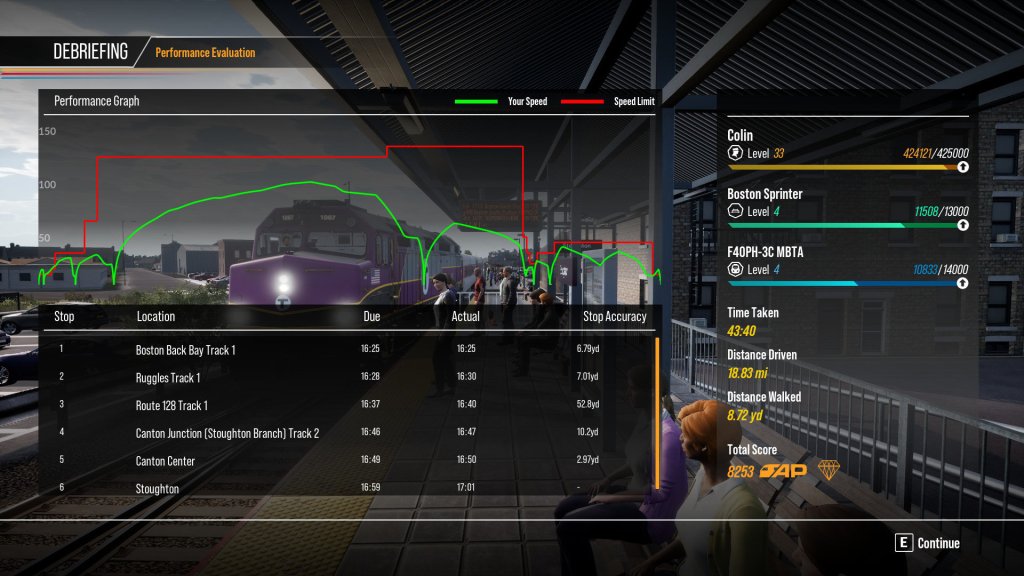The image size is (1024, 576).
Task: Select the Canton Junction stop row
Action: pos(227,433)
